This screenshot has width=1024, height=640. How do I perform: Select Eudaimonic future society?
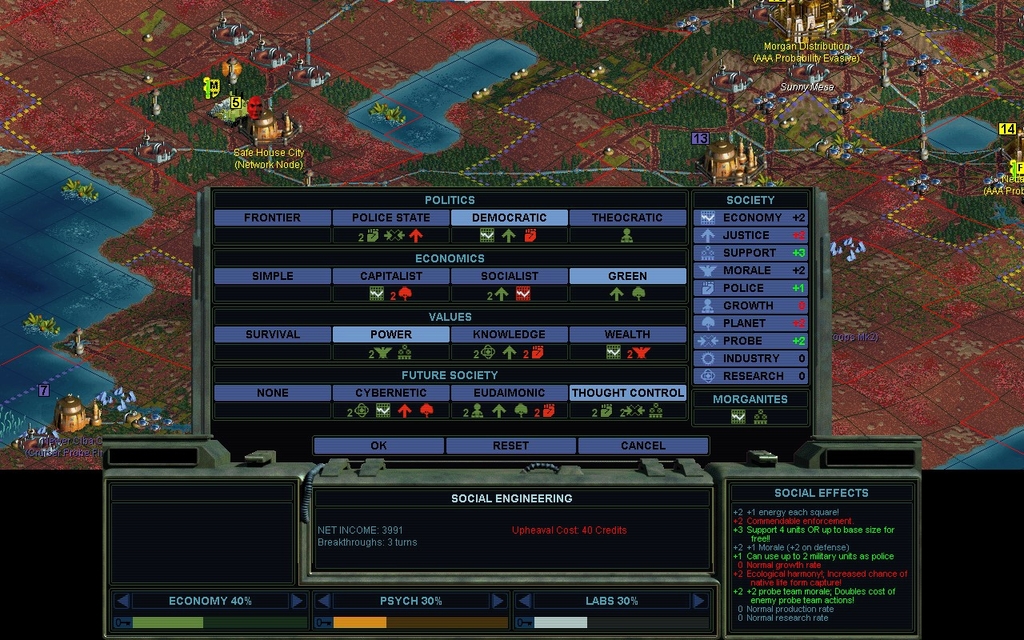click(x=509, y=393)
